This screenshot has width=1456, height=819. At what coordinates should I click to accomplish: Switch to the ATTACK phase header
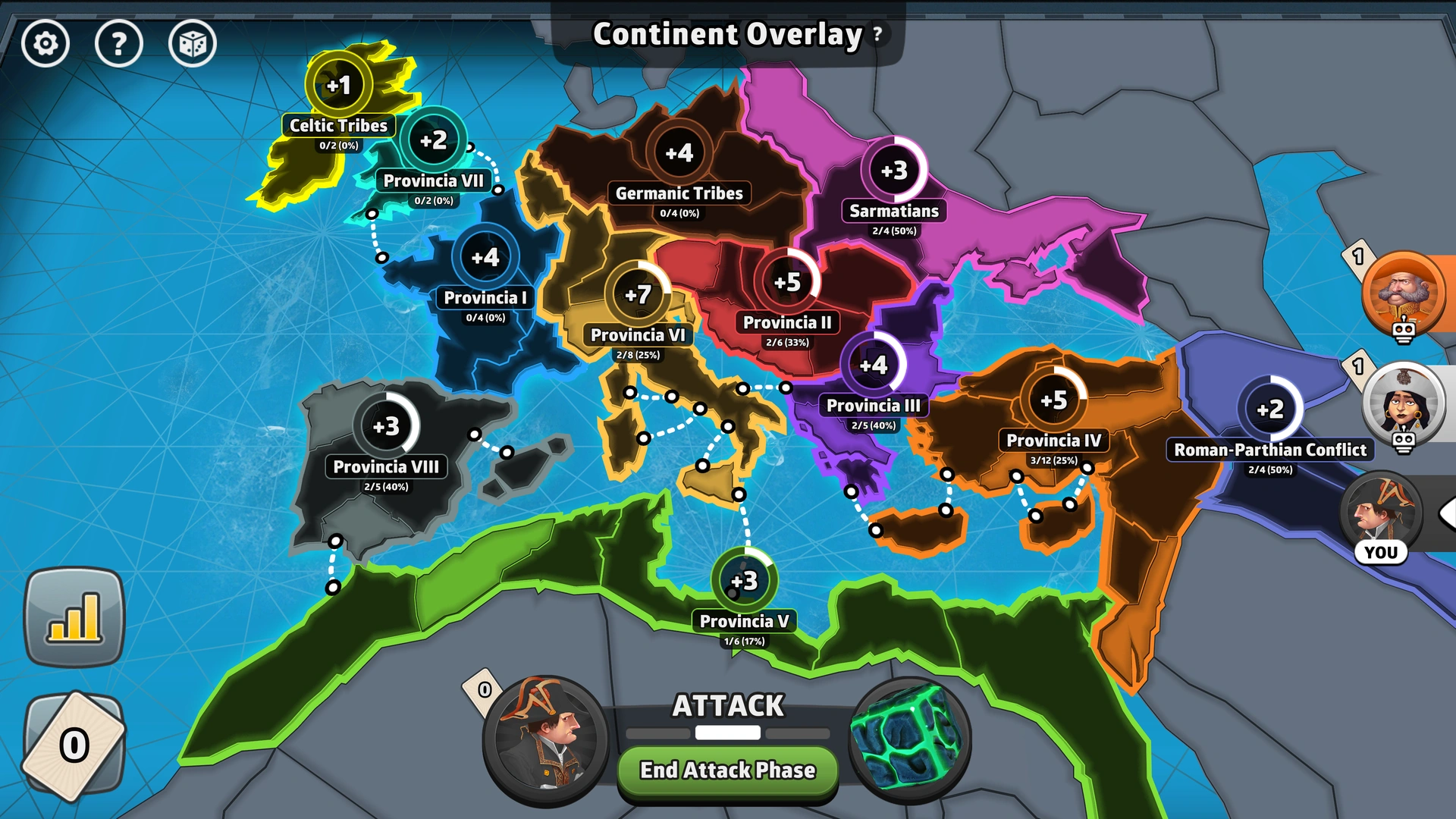point(727,706)
